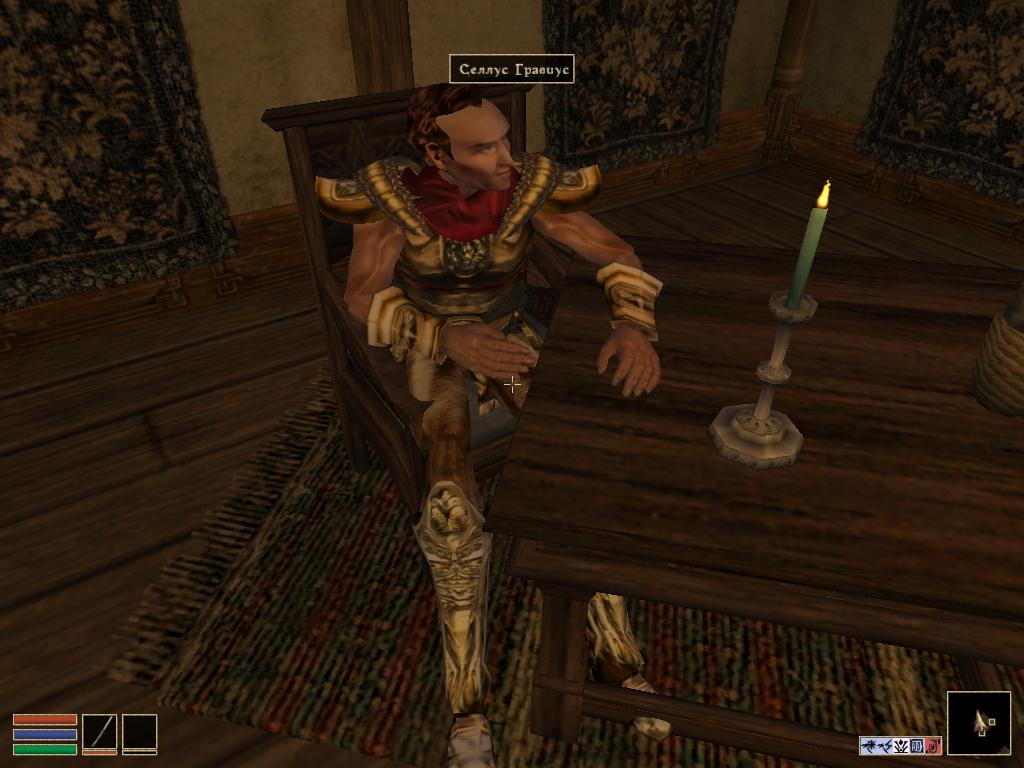Click the red active effect icon

tap(933, 745)
